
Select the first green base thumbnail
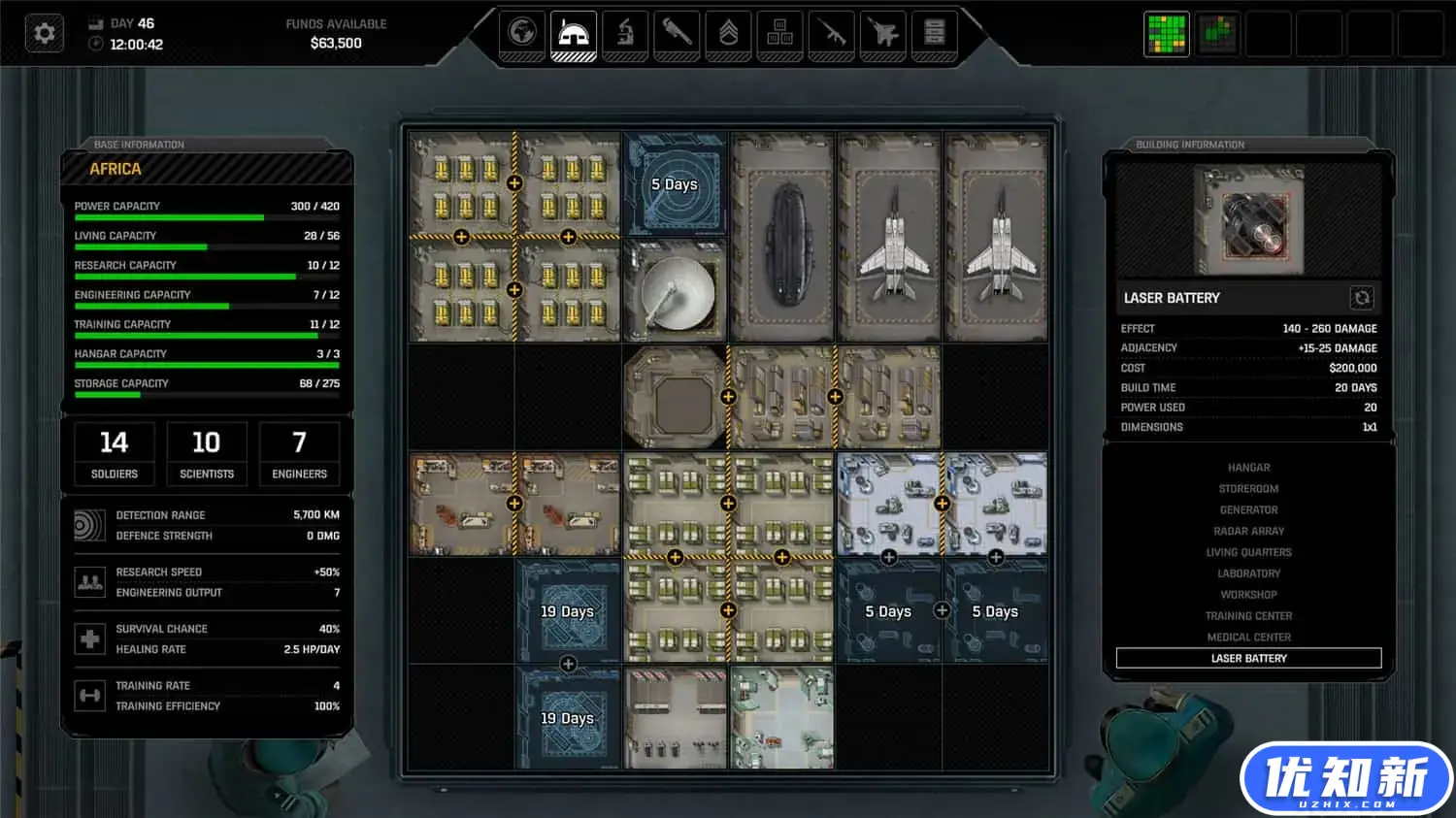pos(1166,34)
